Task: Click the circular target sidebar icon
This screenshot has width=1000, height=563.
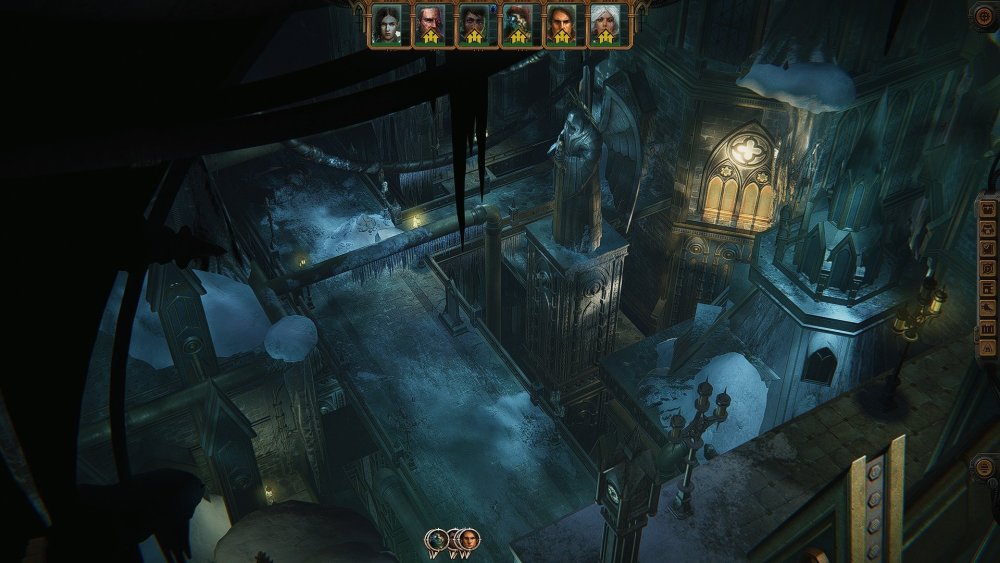Action: (x=988, y=268)
